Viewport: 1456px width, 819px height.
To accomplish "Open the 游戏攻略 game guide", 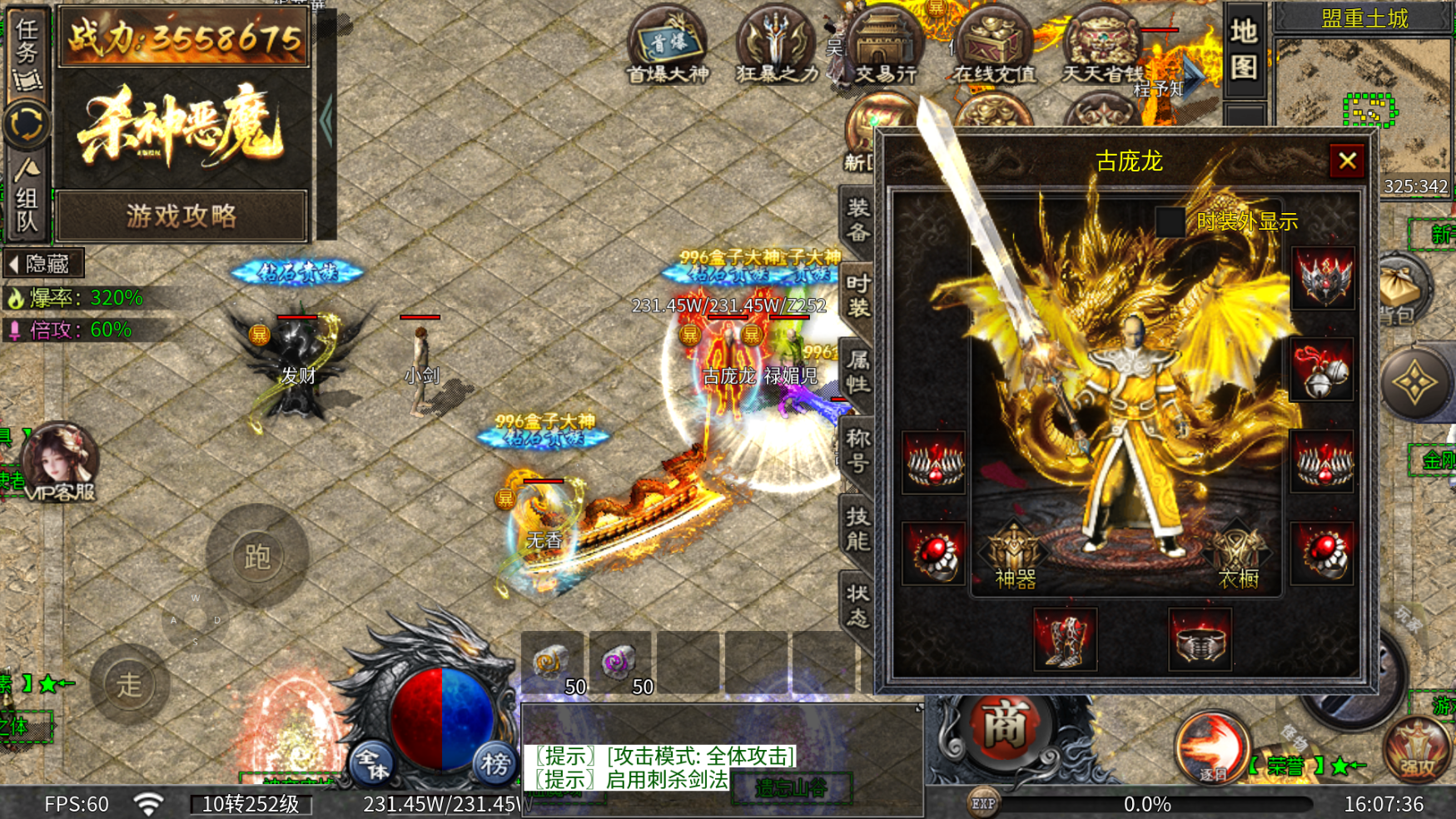I will pos(182,216).
